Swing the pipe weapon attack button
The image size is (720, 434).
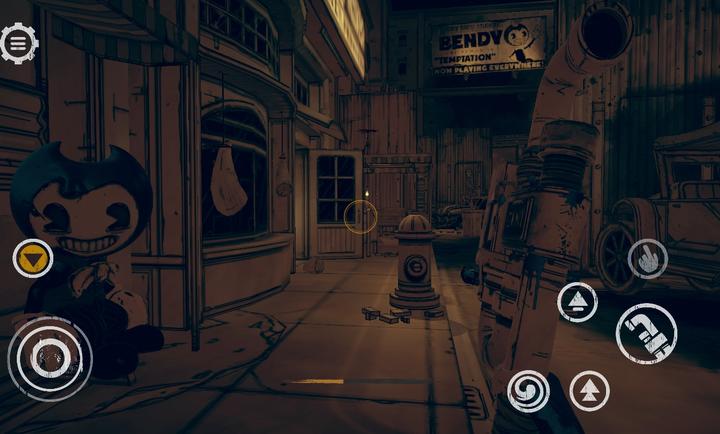(x=646, y=333)
